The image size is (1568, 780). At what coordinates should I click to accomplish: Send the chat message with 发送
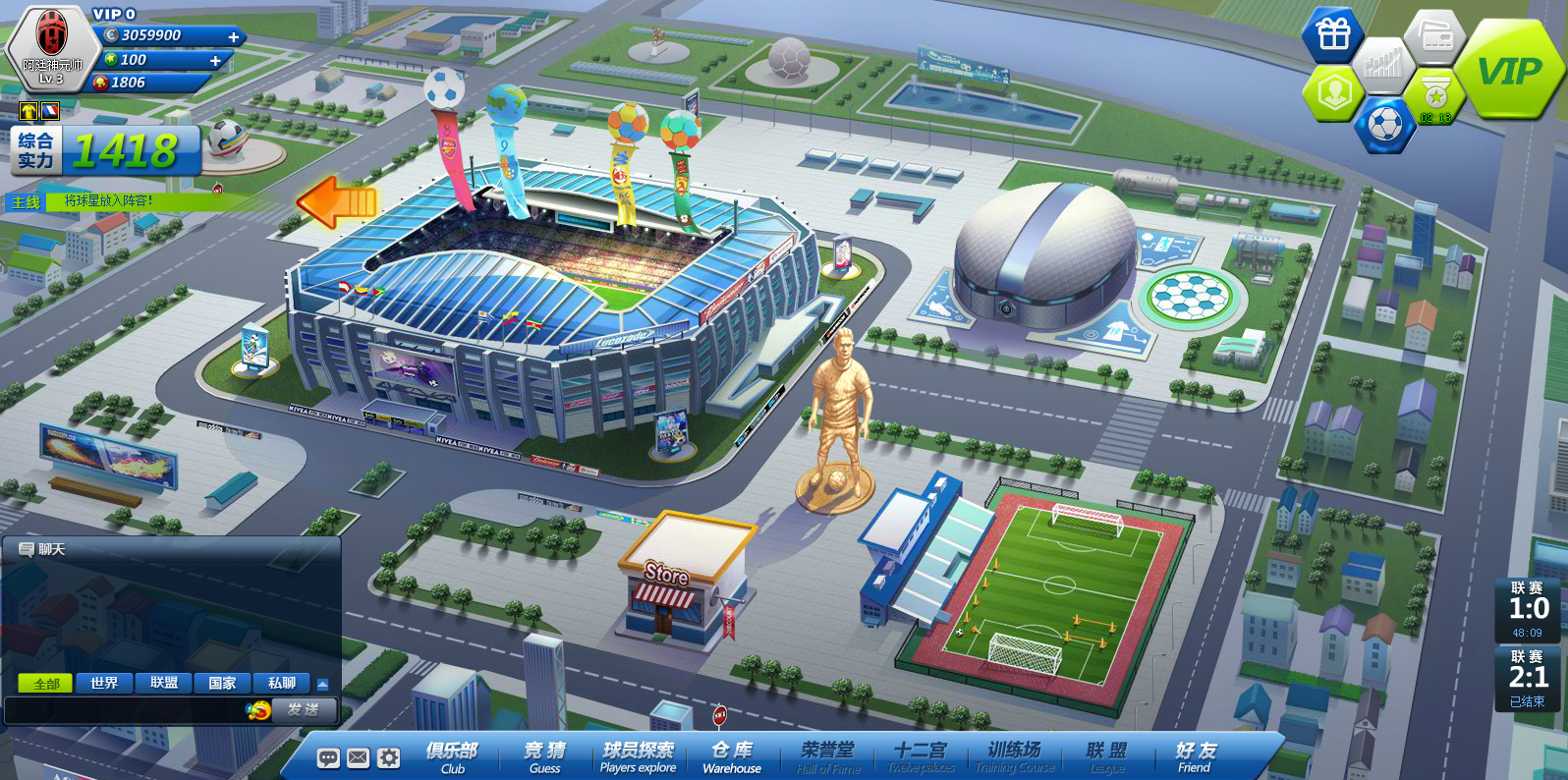click(x=303, y=709)
